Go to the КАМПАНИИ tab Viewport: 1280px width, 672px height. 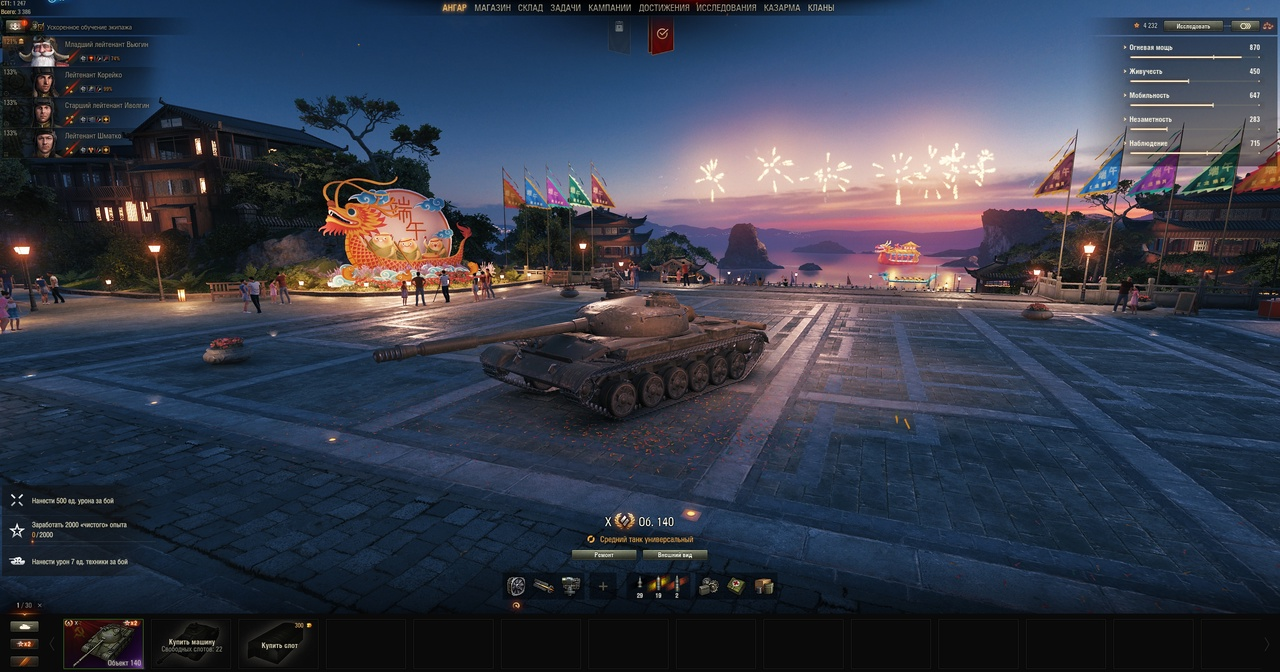point(609,8)
